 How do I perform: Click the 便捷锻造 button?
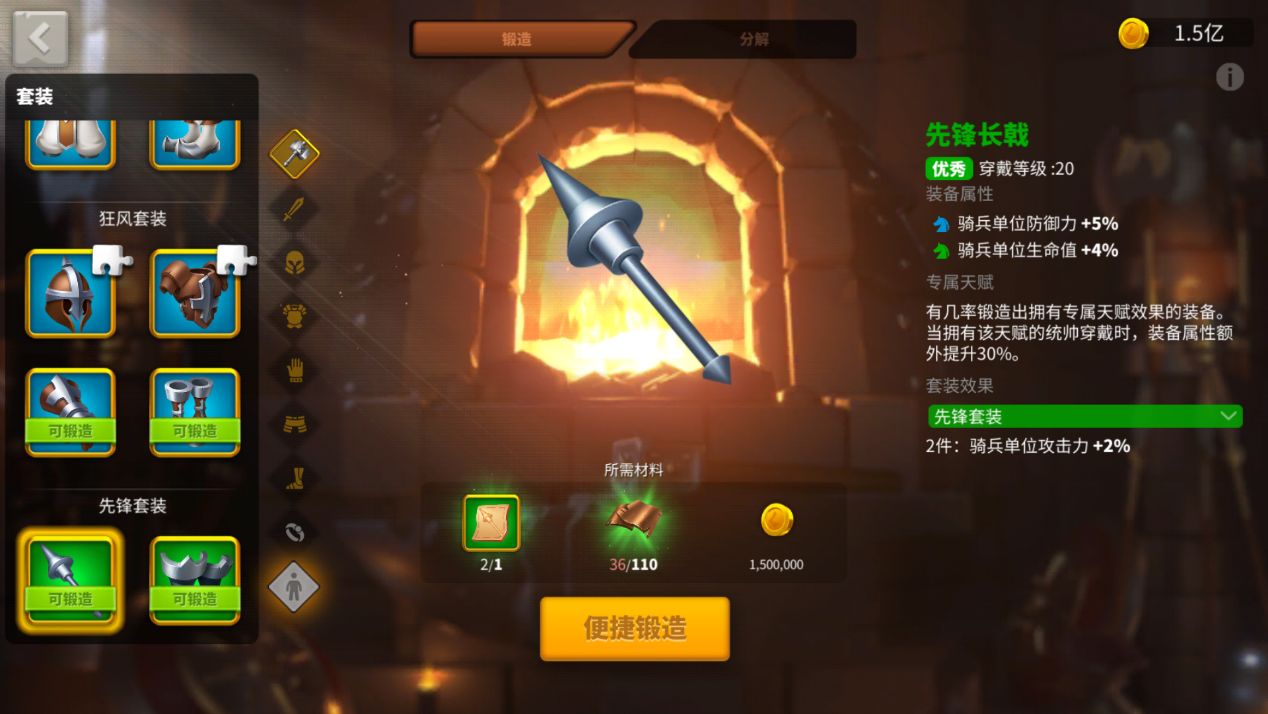click(x=635, y=629)
